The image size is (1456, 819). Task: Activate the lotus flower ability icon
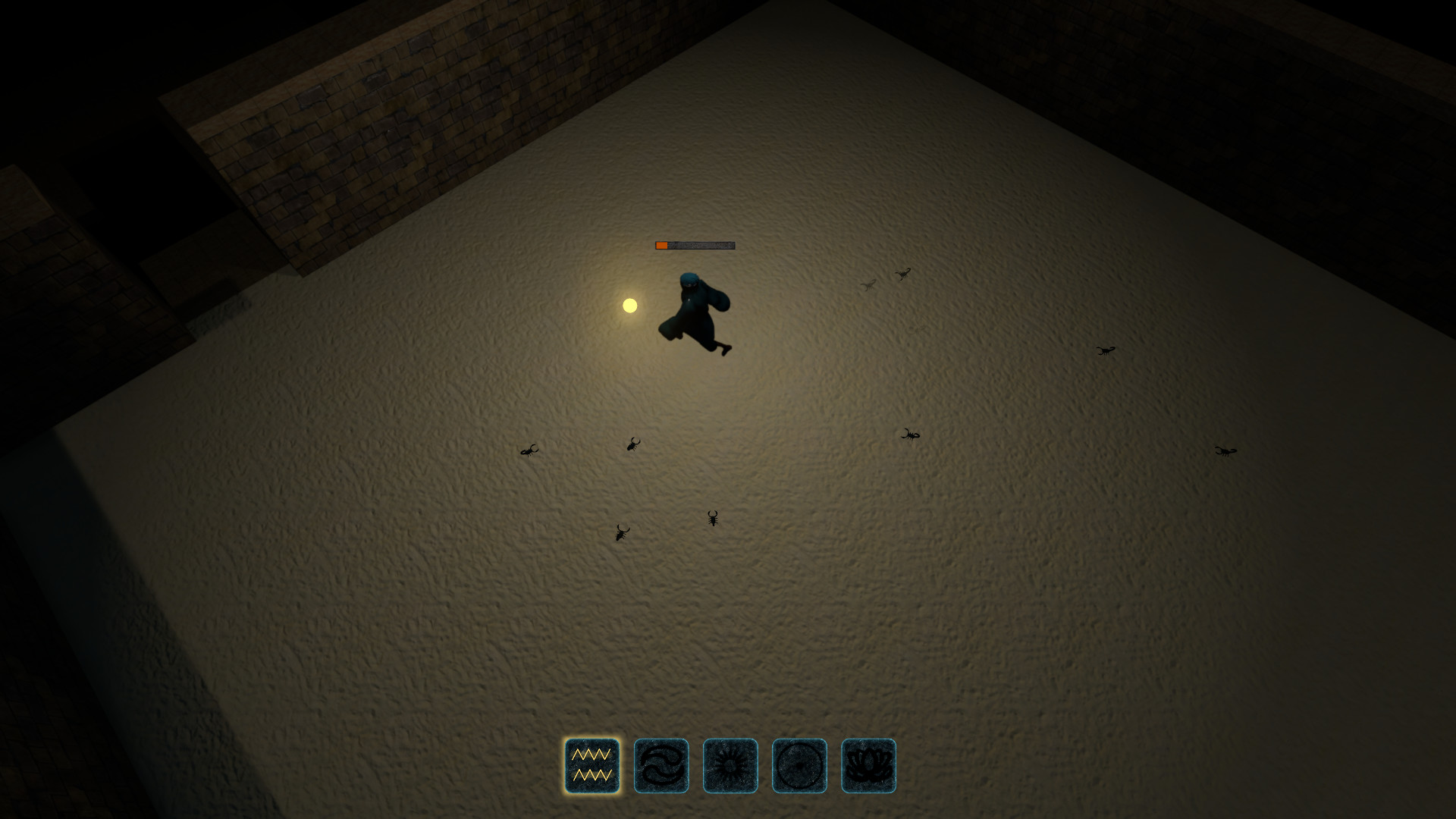tap(868, 766)
